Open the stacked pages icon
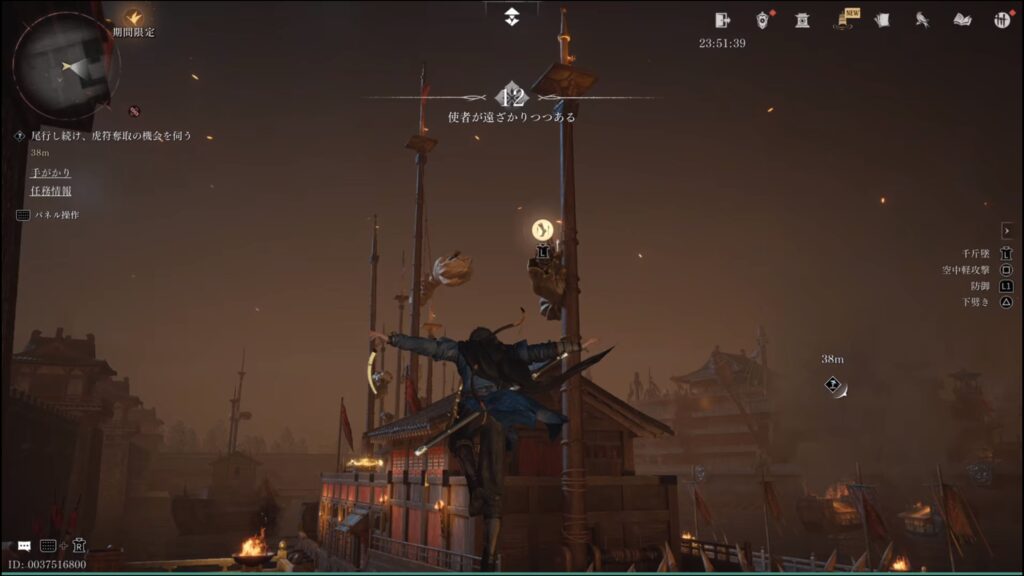The image size is (1024, 576). tap(882, 20)
